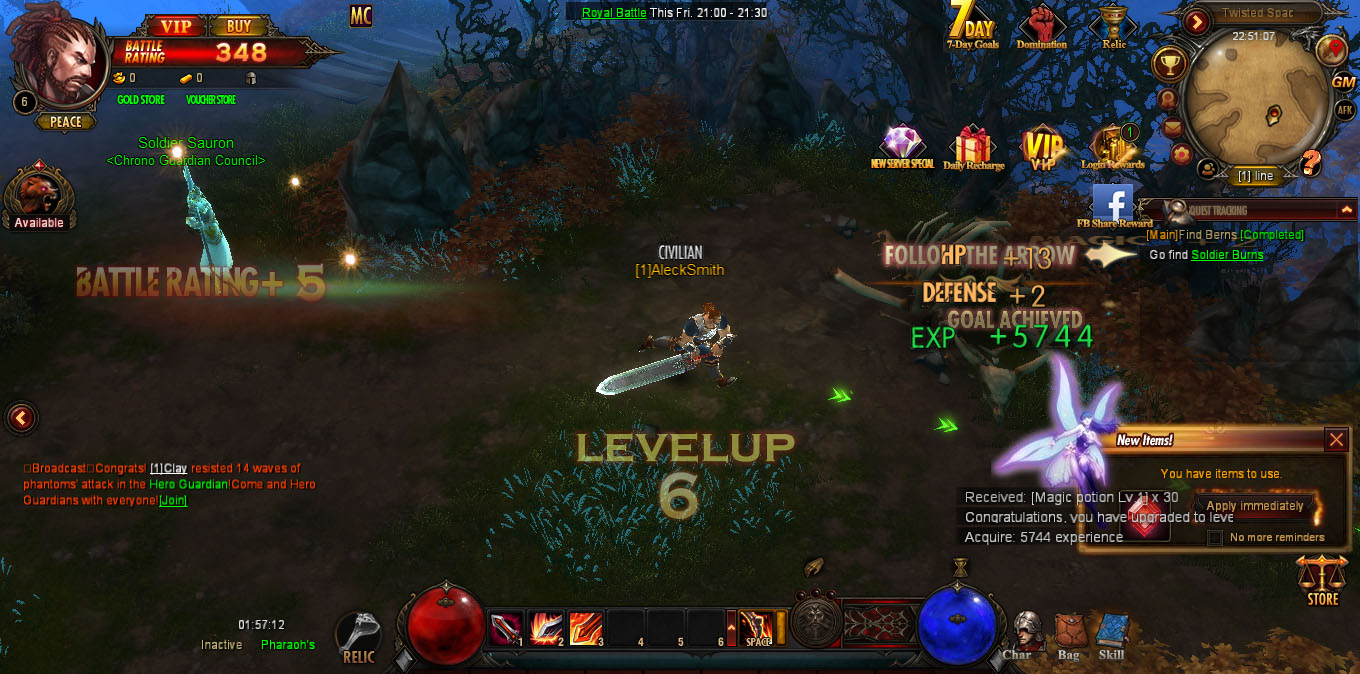The width and height of the screenshot is (1360, 674).
Task: Open the Skill book
Action: click(x=1111, y=636)
